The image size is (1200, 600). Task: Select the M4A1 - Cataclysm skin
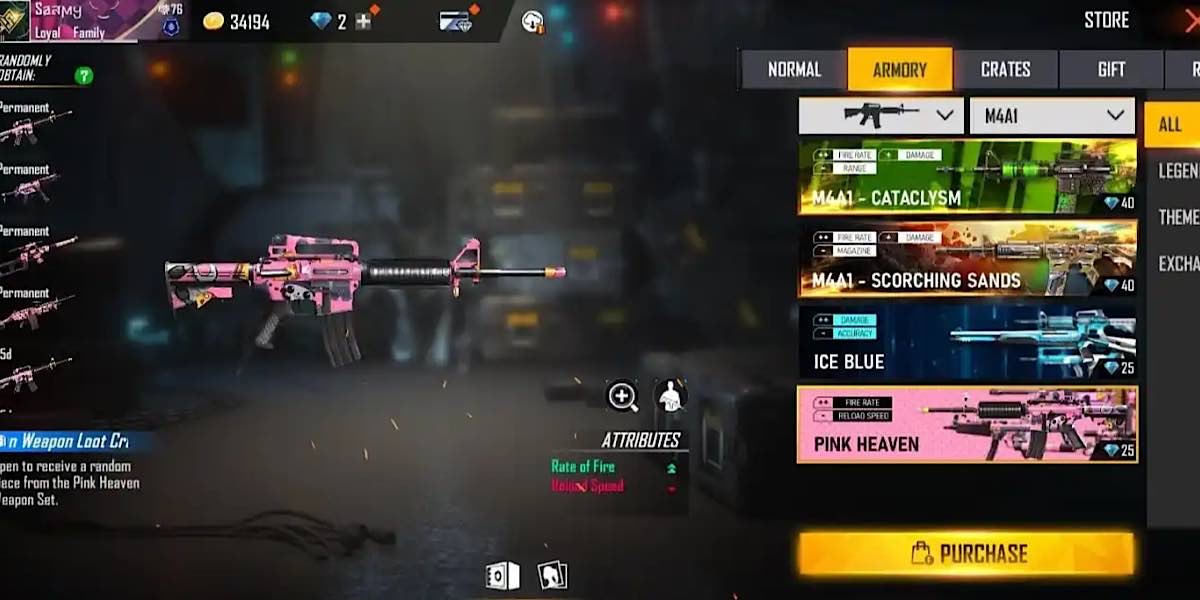pyautogui.click(x=967, y=177)
